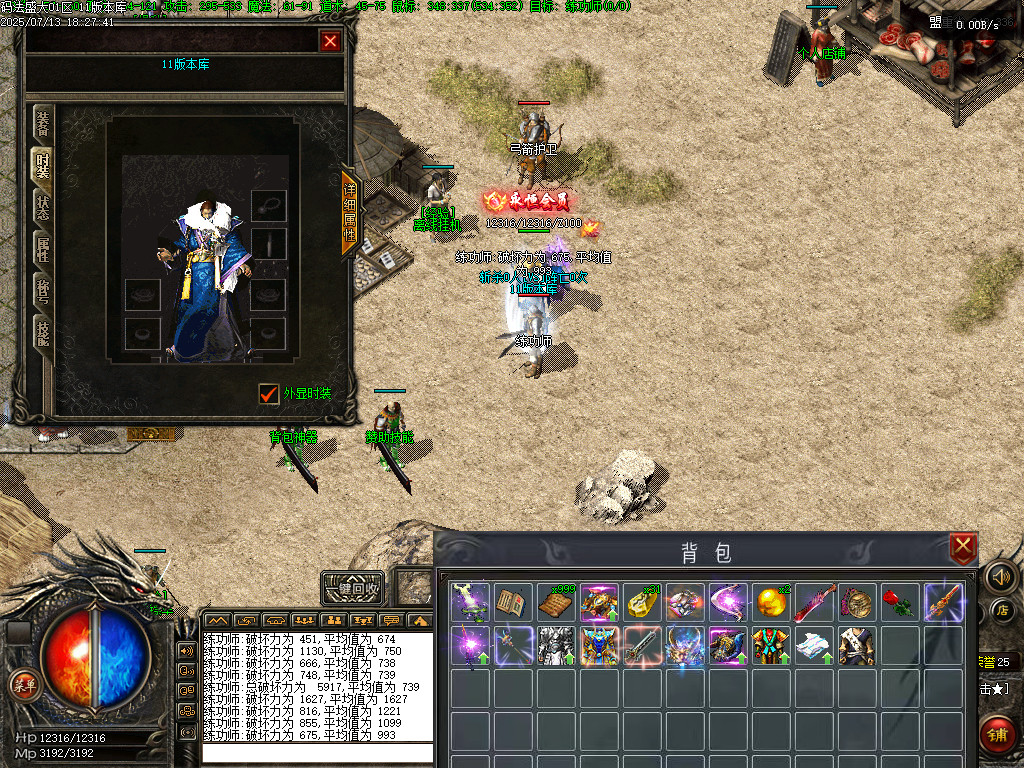The height and width of the screenshot is (768, 1024).
Task: Open the 技能 skills tab
Action: (43, 333)
